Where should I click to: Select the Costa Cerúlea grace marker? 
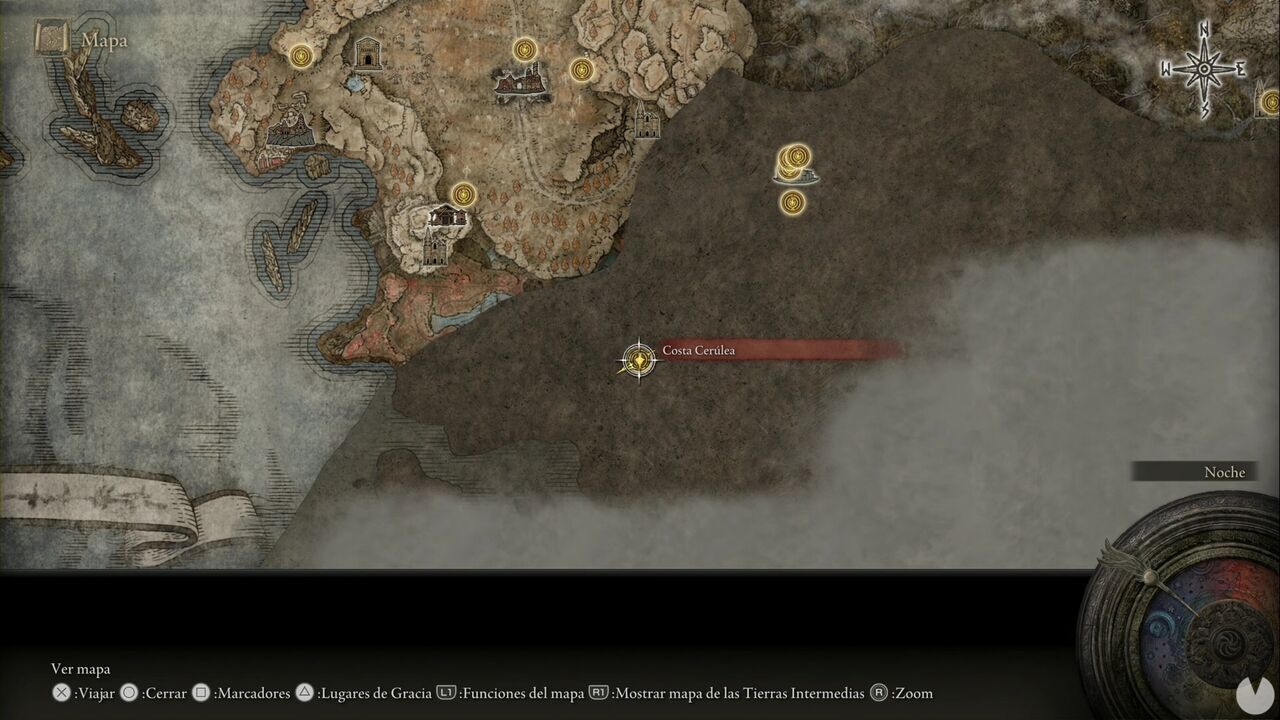pos(638,360)
